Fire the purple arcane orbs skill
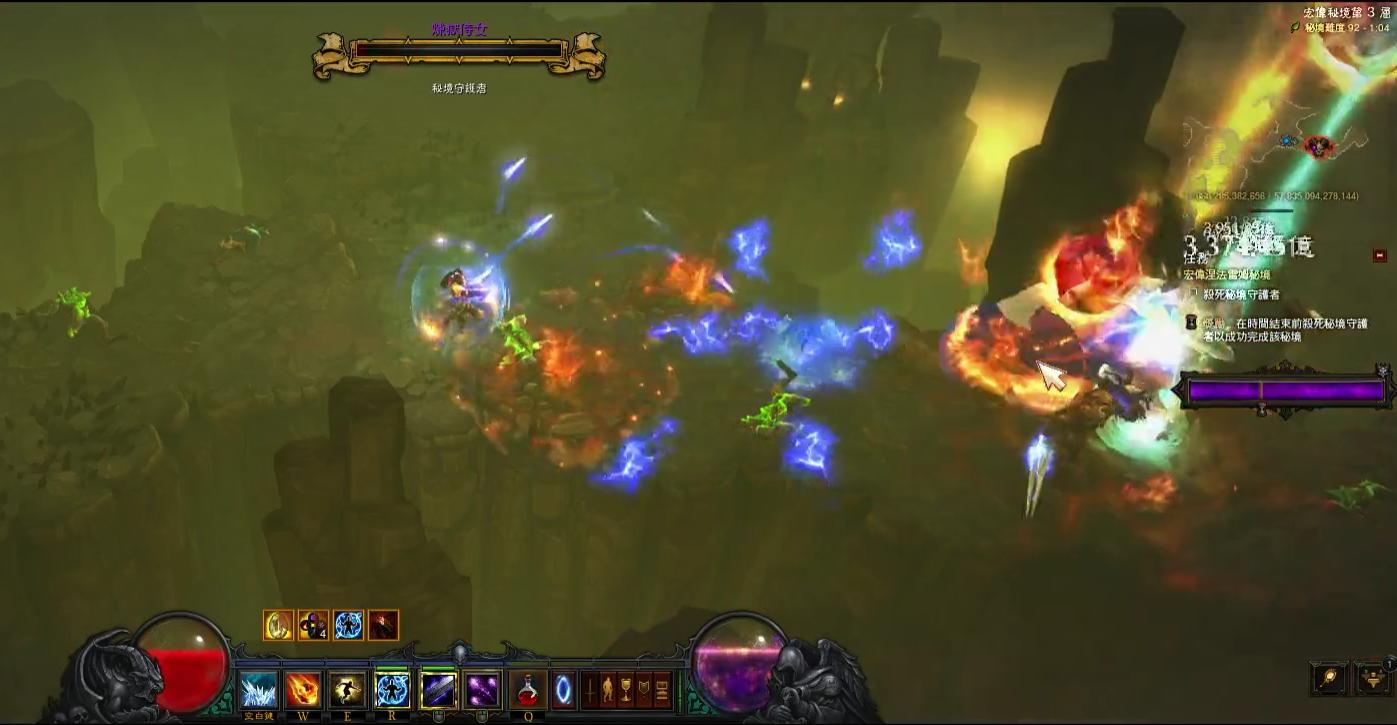 tap(483, 690)
